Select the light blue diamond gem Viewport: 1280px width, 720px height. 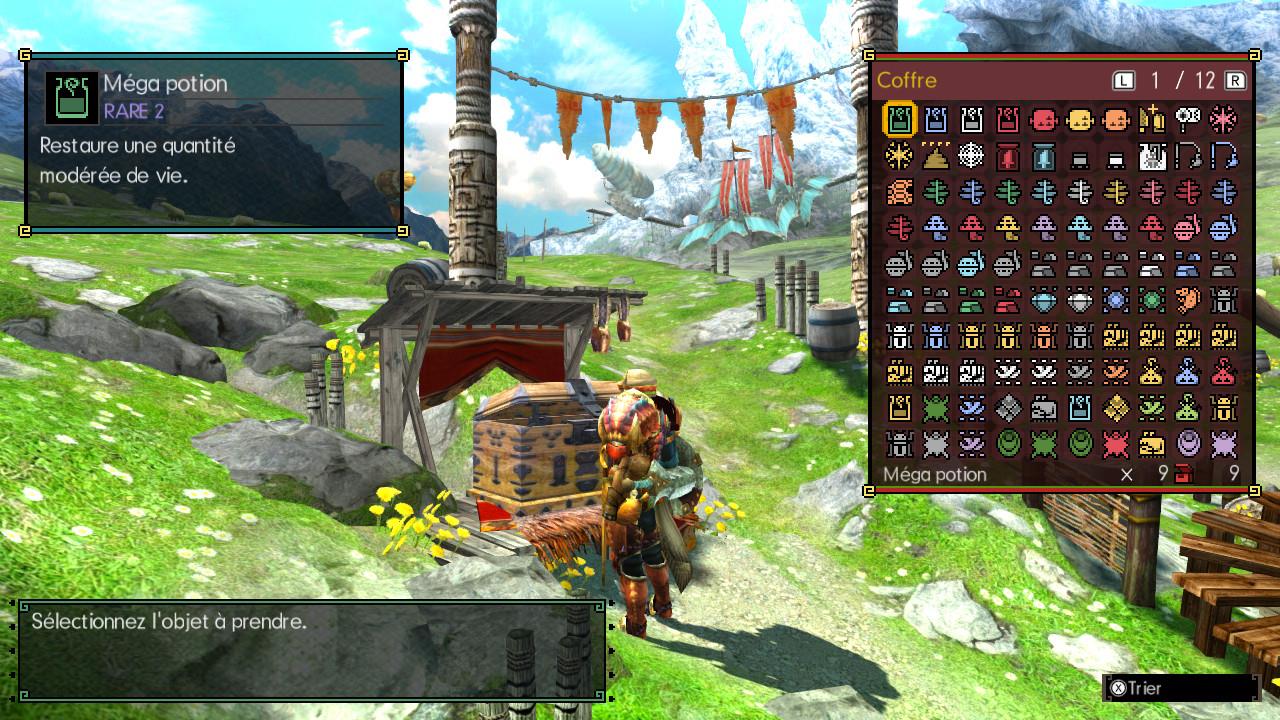coord(1044,300)
